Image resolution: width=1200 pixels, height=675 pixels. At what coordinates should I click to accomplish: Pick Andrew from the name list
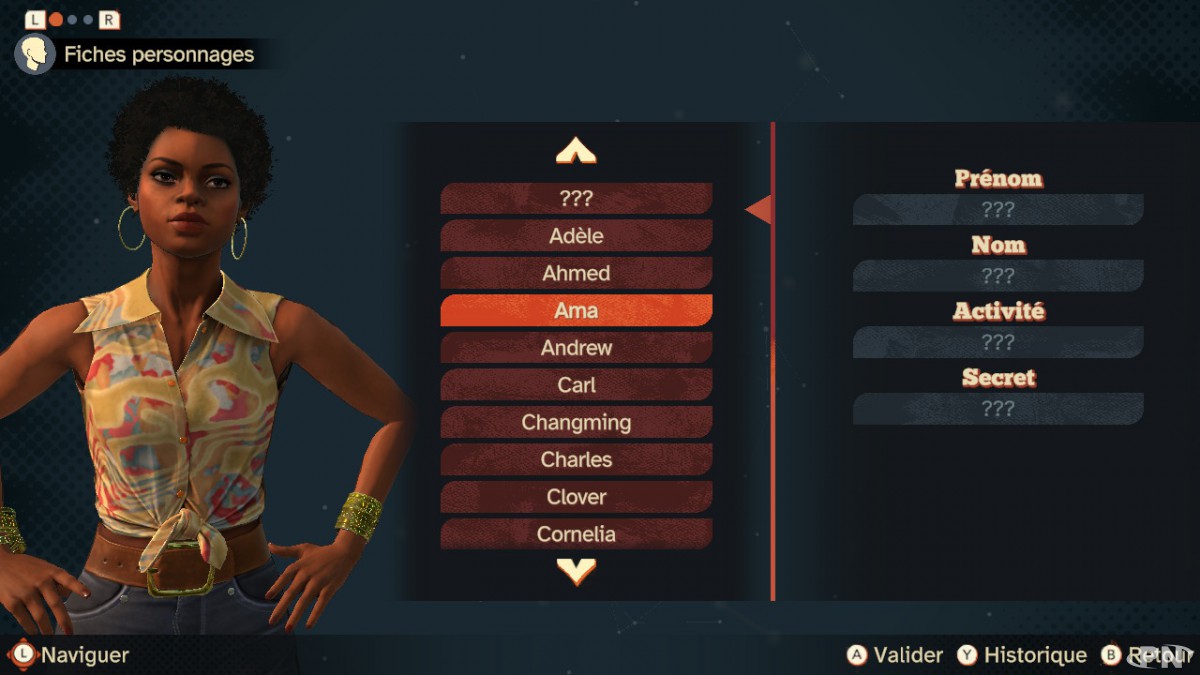coord(576,348)
